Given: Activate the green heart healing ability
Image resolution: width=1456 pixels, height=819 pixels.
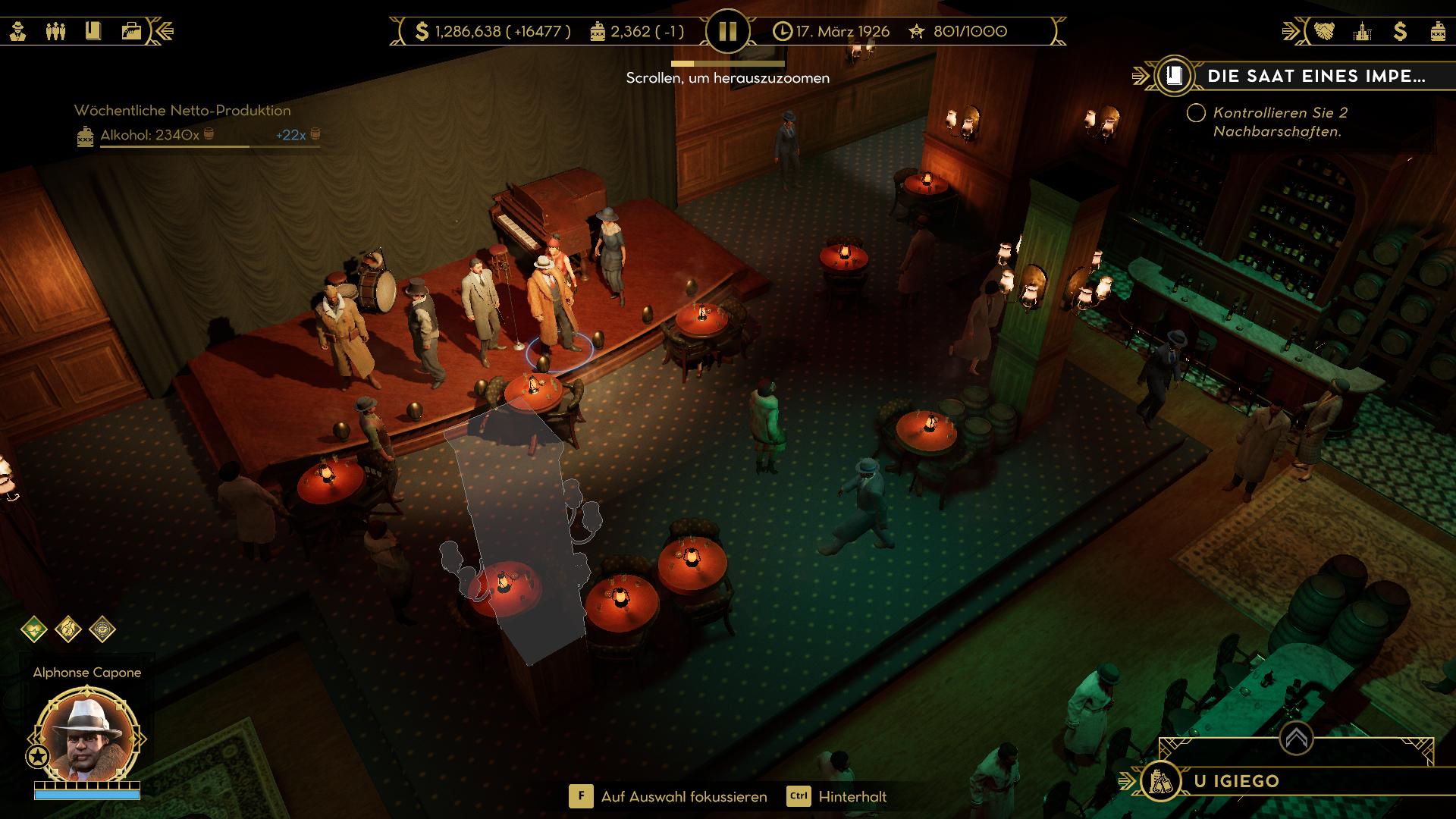Looking at the screenshot, I should pyautogui.click(x=34, y=629).
